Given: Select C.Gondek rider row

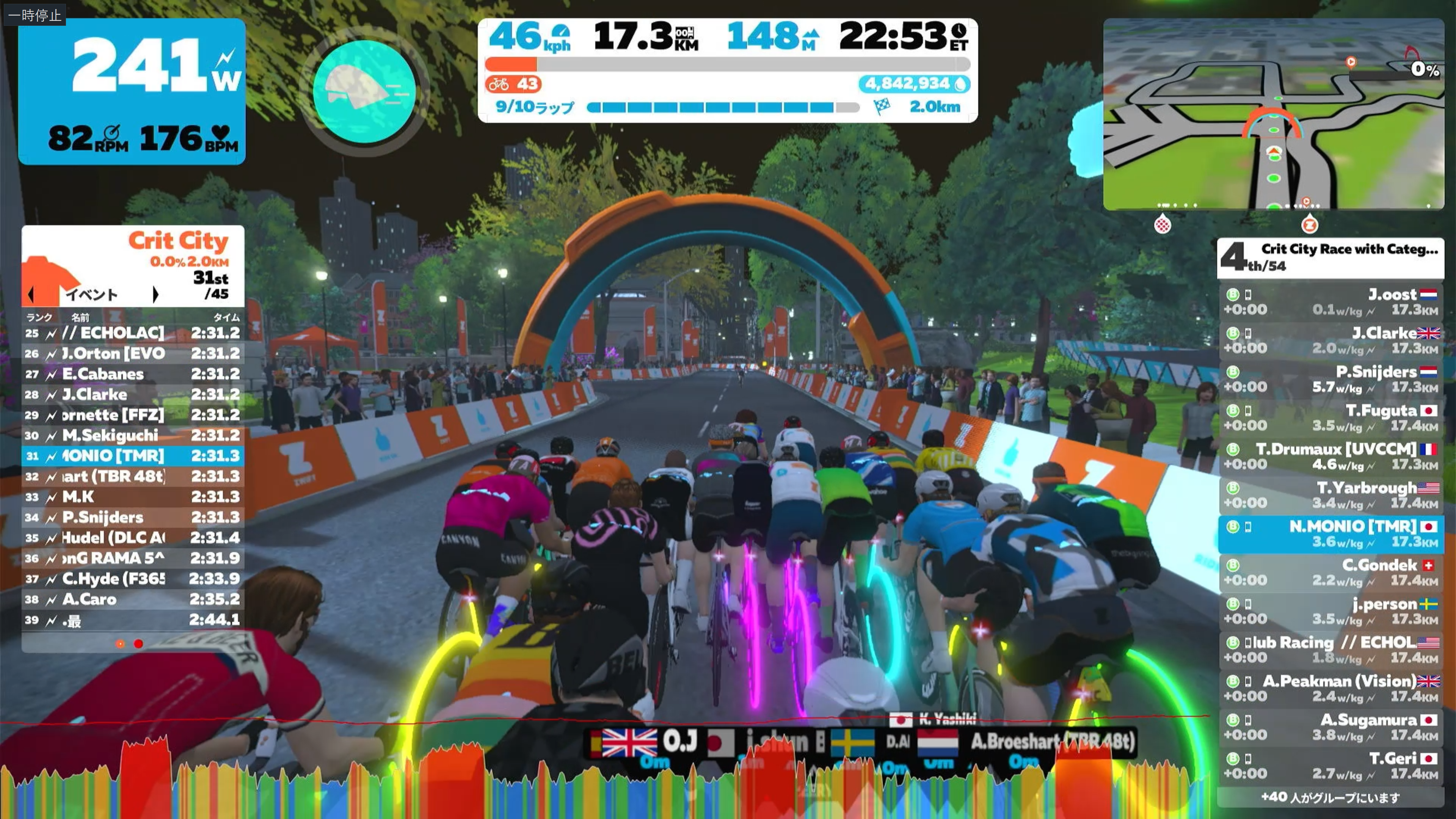Looking at the screenshot, I should tap(1330, 573).
